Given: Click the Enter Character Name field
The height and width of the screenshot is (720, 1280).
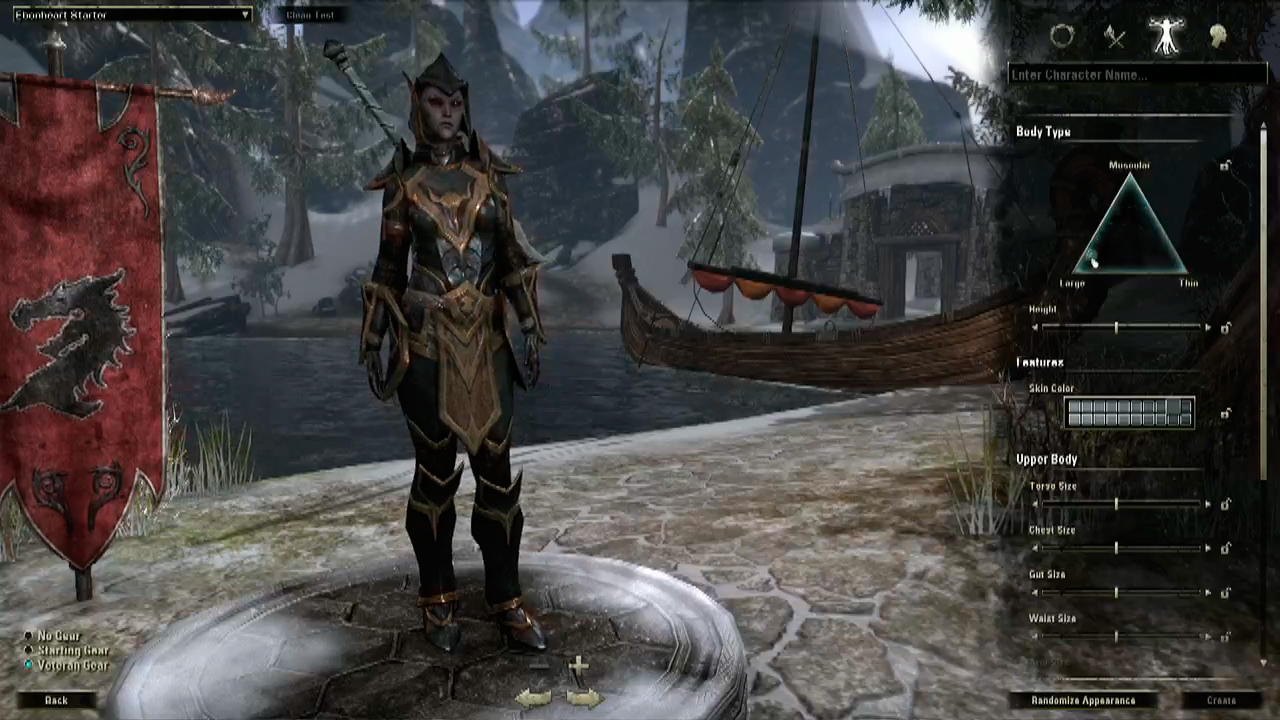Looking at the screenshot, I should coord(1136,75).
